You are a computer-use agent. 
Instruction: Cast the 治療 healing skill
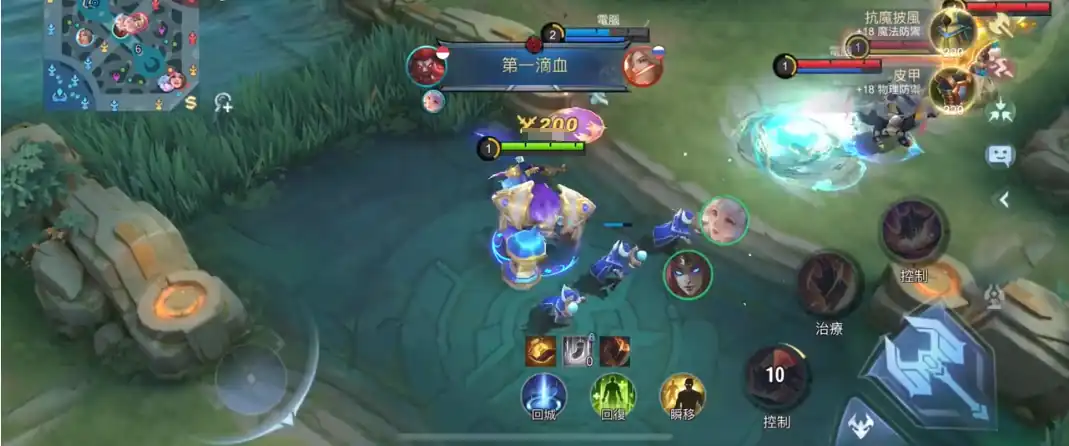pyautogui.click(x=829, y=284)
